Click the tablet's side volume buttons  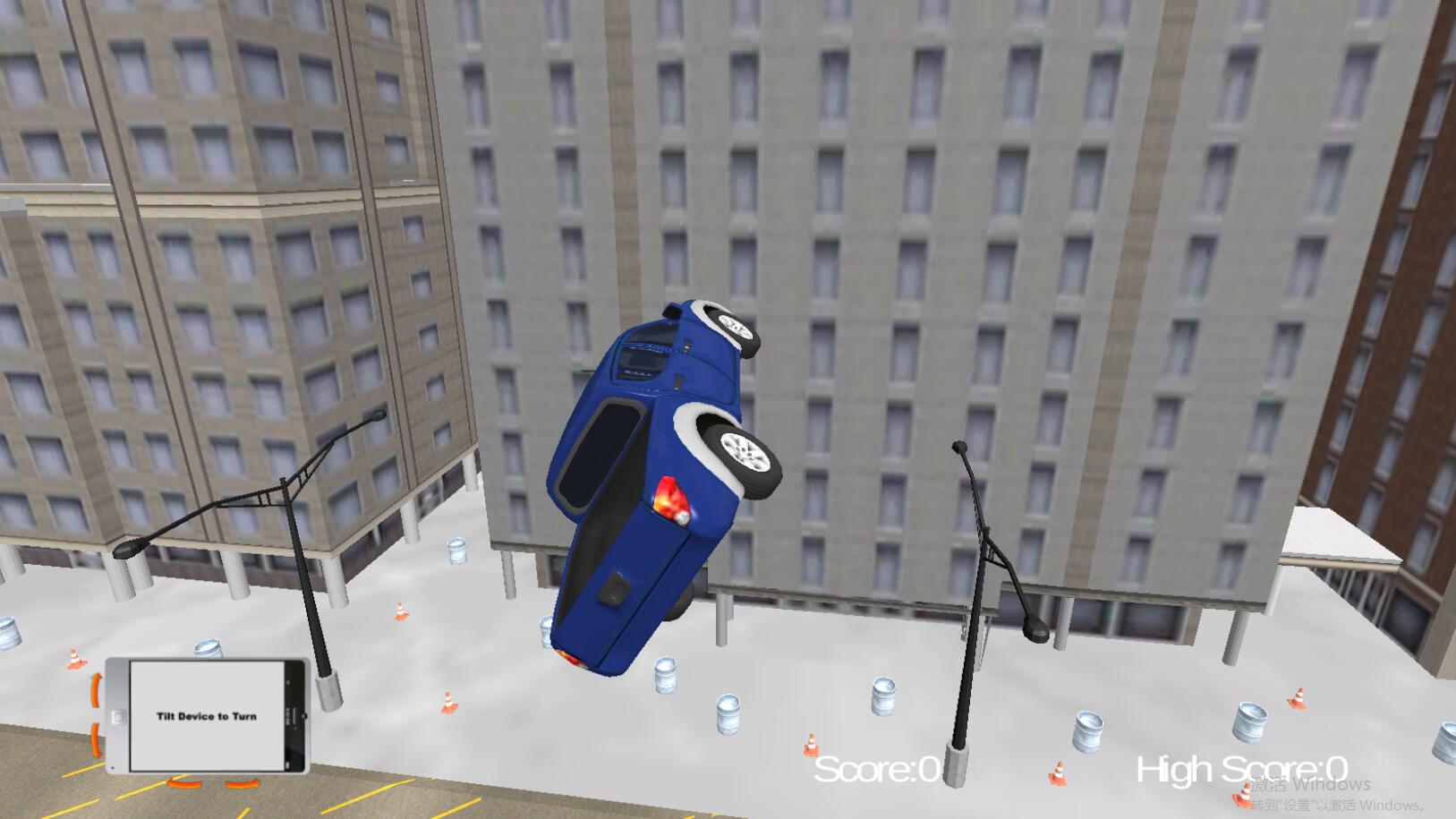tap(293, 716)
